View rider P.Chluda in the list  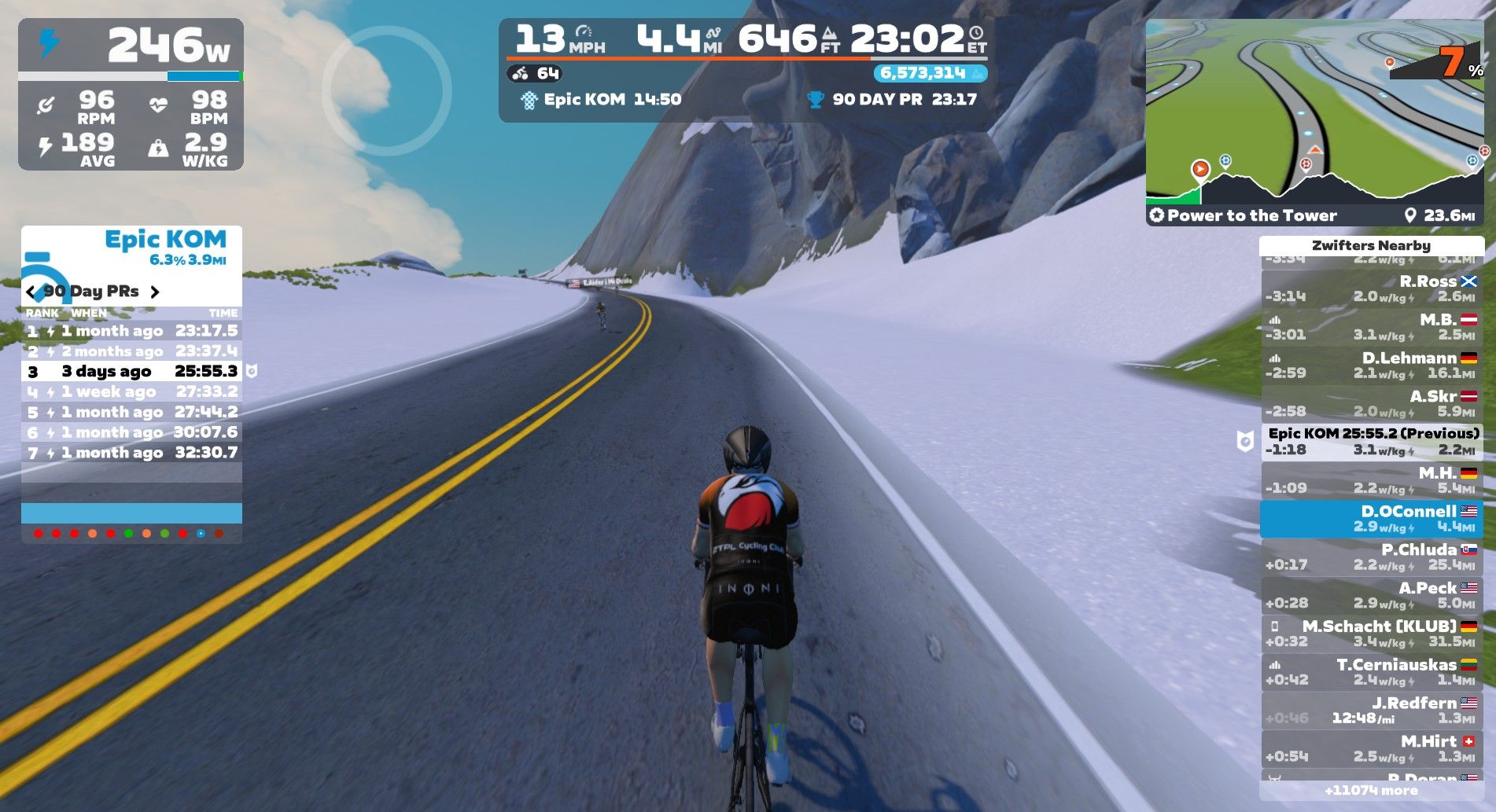coord(1372,557)
